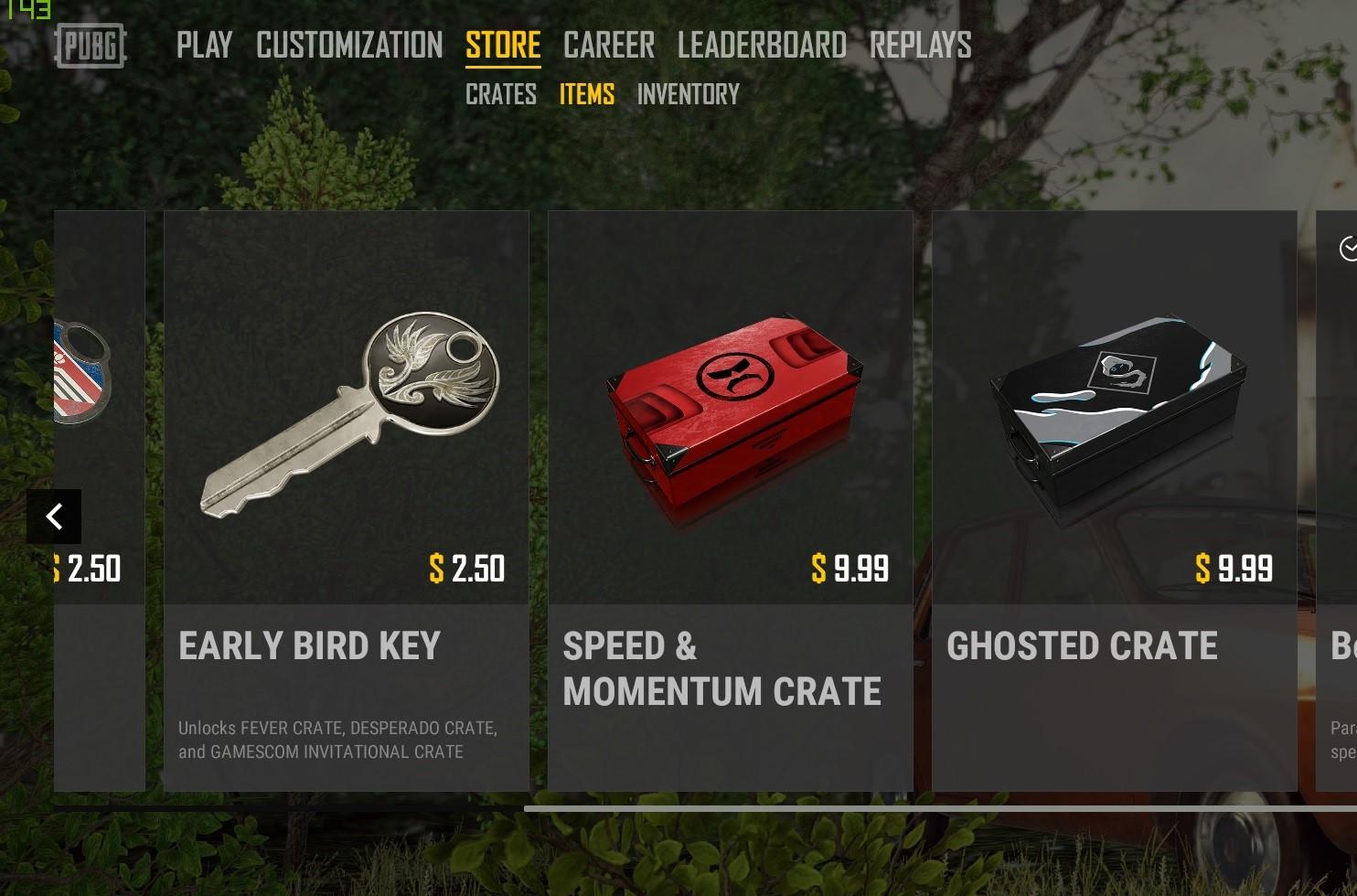Open the Ghosted Crate store card
This screenshot has height=896, width=1357.
pyautogui.click(x=1115, y=500)
